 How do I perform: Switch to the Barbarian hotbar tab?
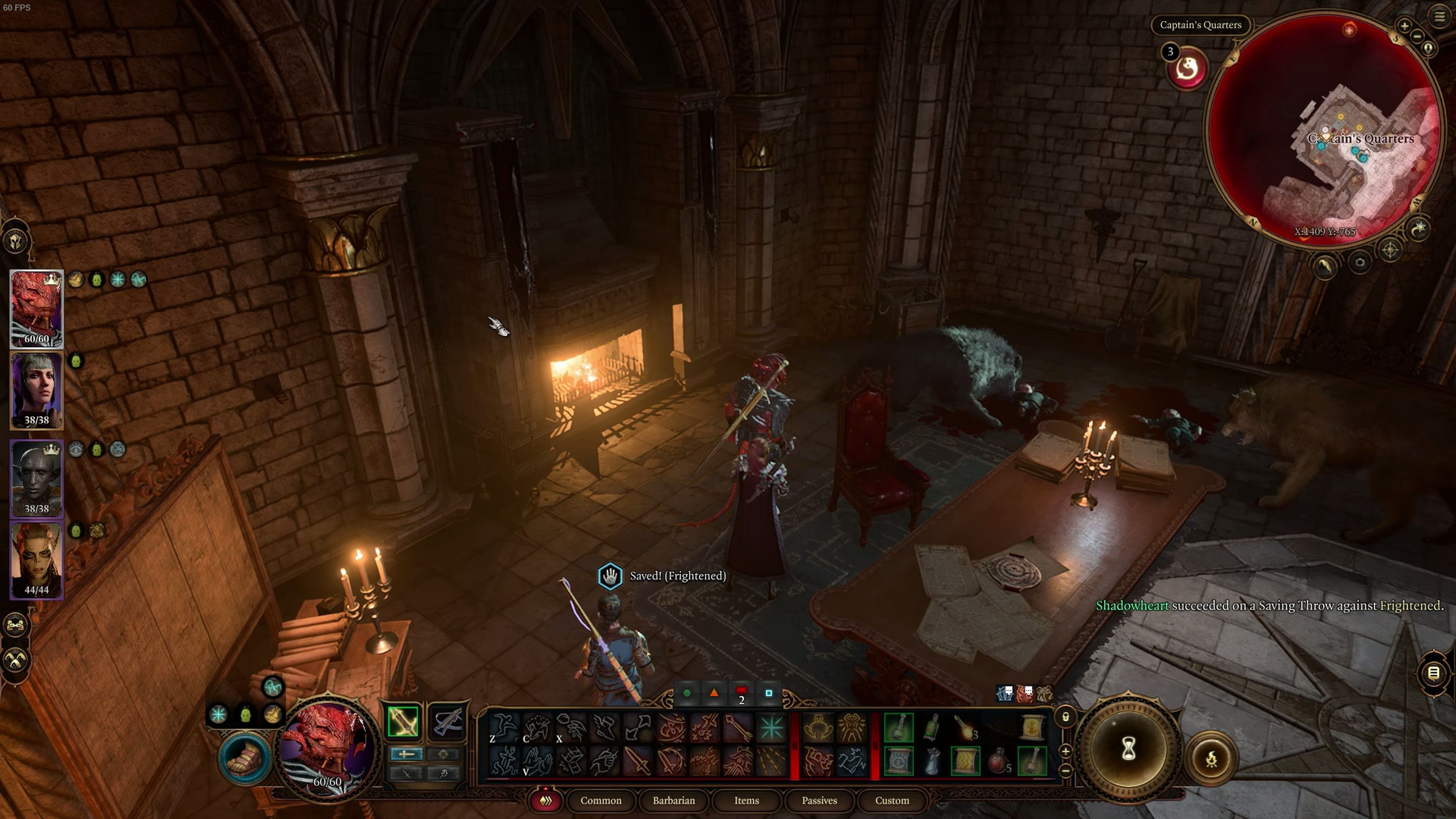pos(674,800)
